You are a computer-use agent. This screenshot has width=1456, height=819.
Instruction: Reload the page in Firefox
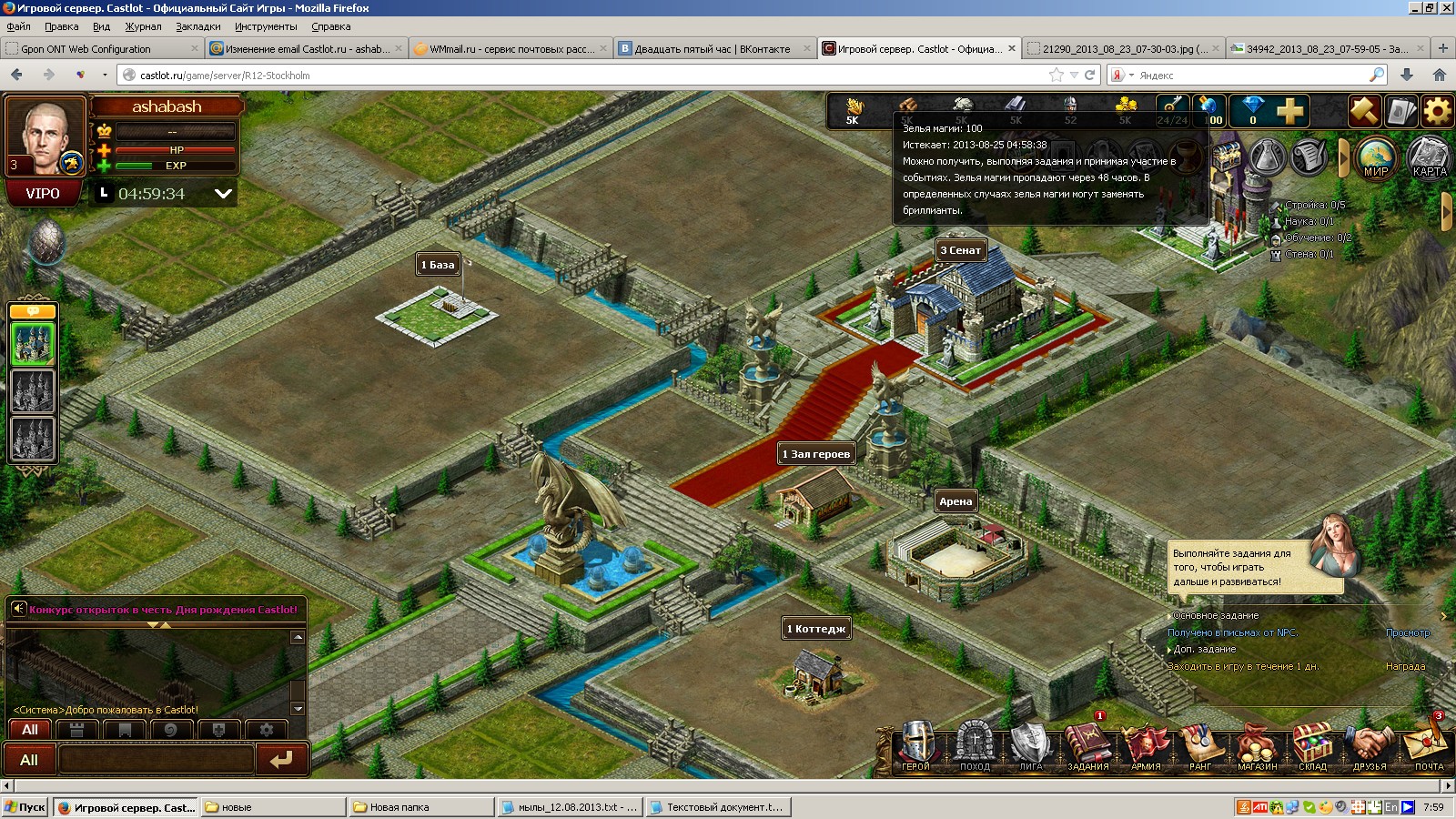(x=1089, y=76)
